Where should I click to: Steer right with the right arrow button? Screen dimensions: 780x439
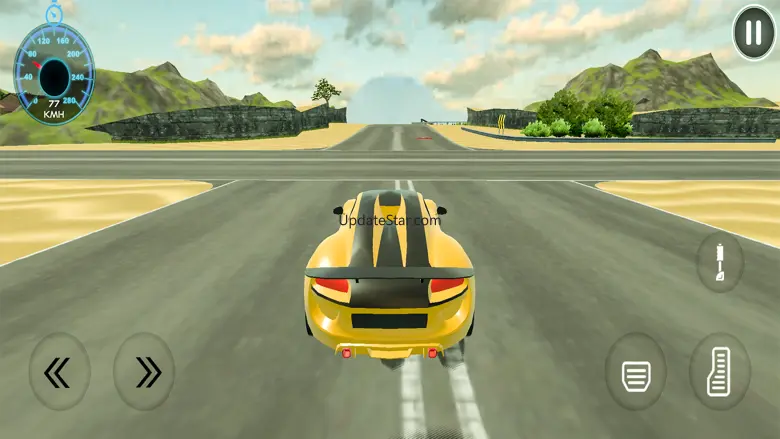click(x=145, y=372)
